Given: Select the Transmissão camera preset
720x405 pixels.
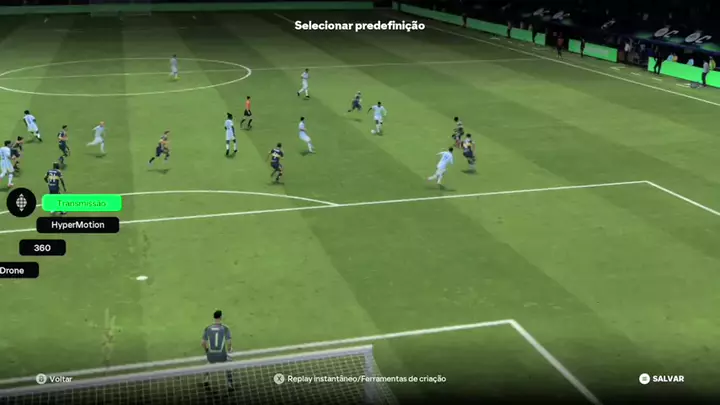Looking at the screenshot, I should pos(82,203).
